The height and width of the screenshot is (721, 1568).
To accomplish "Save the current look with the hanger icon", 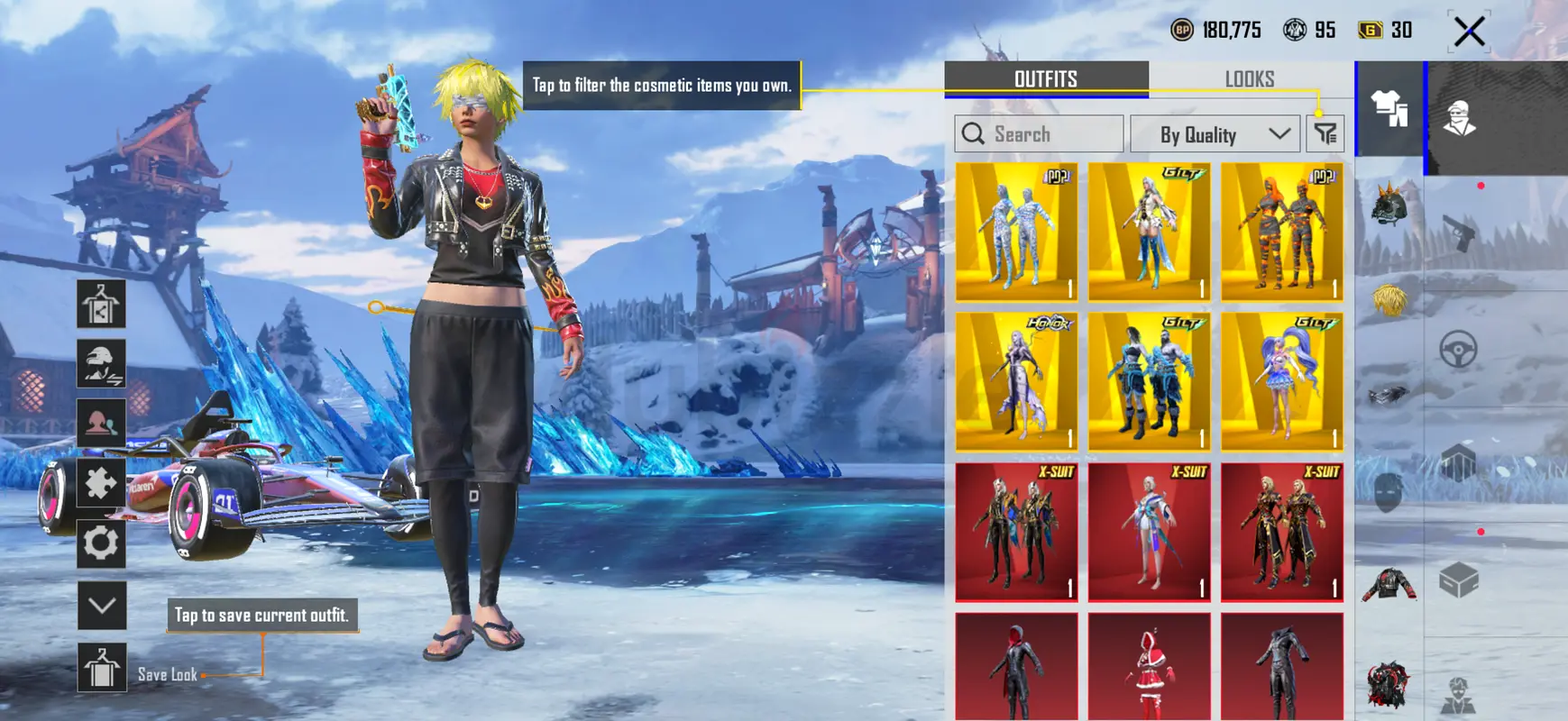I will (101, 668).
